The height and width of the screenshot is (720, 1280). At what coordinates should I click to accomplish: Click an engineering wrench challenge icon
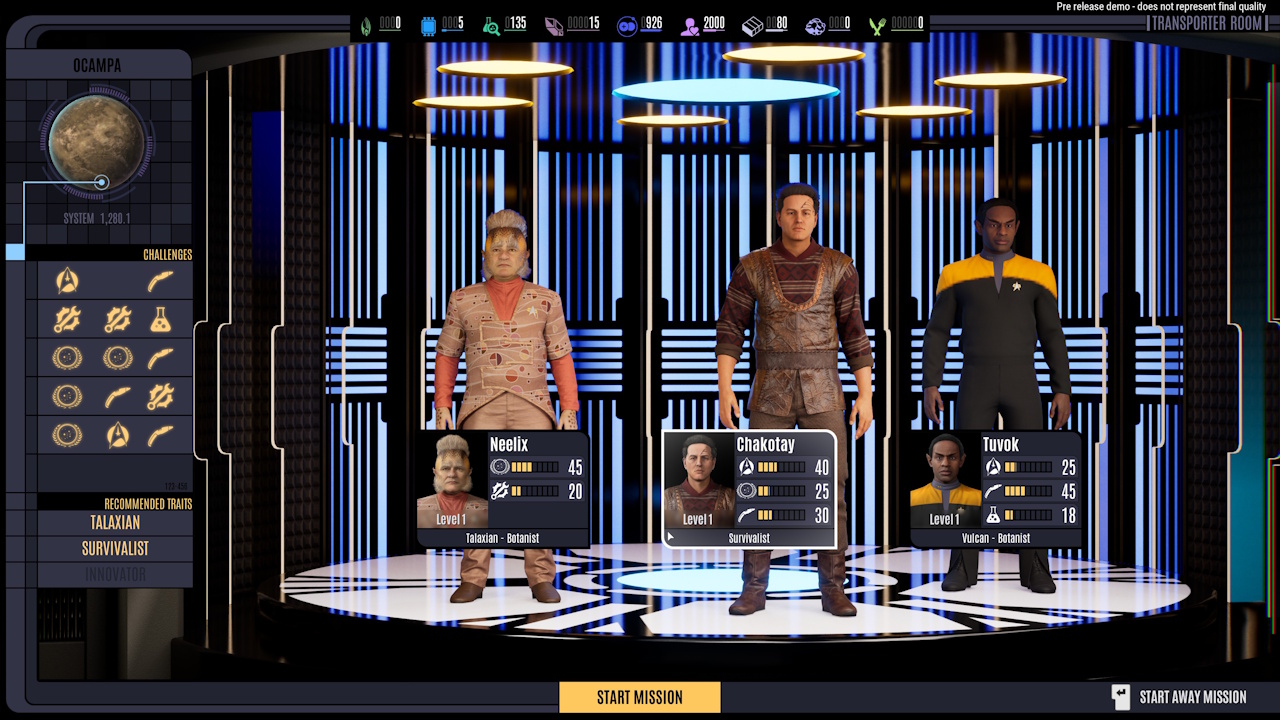tap(67, 320)
